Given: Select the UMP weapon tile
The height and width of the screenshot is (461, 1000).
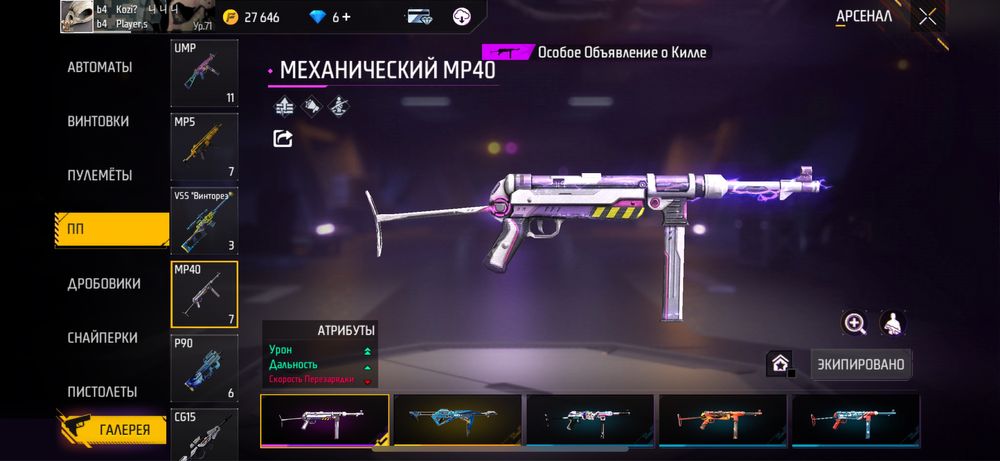Looking at the screenshot, I should 204,73.
